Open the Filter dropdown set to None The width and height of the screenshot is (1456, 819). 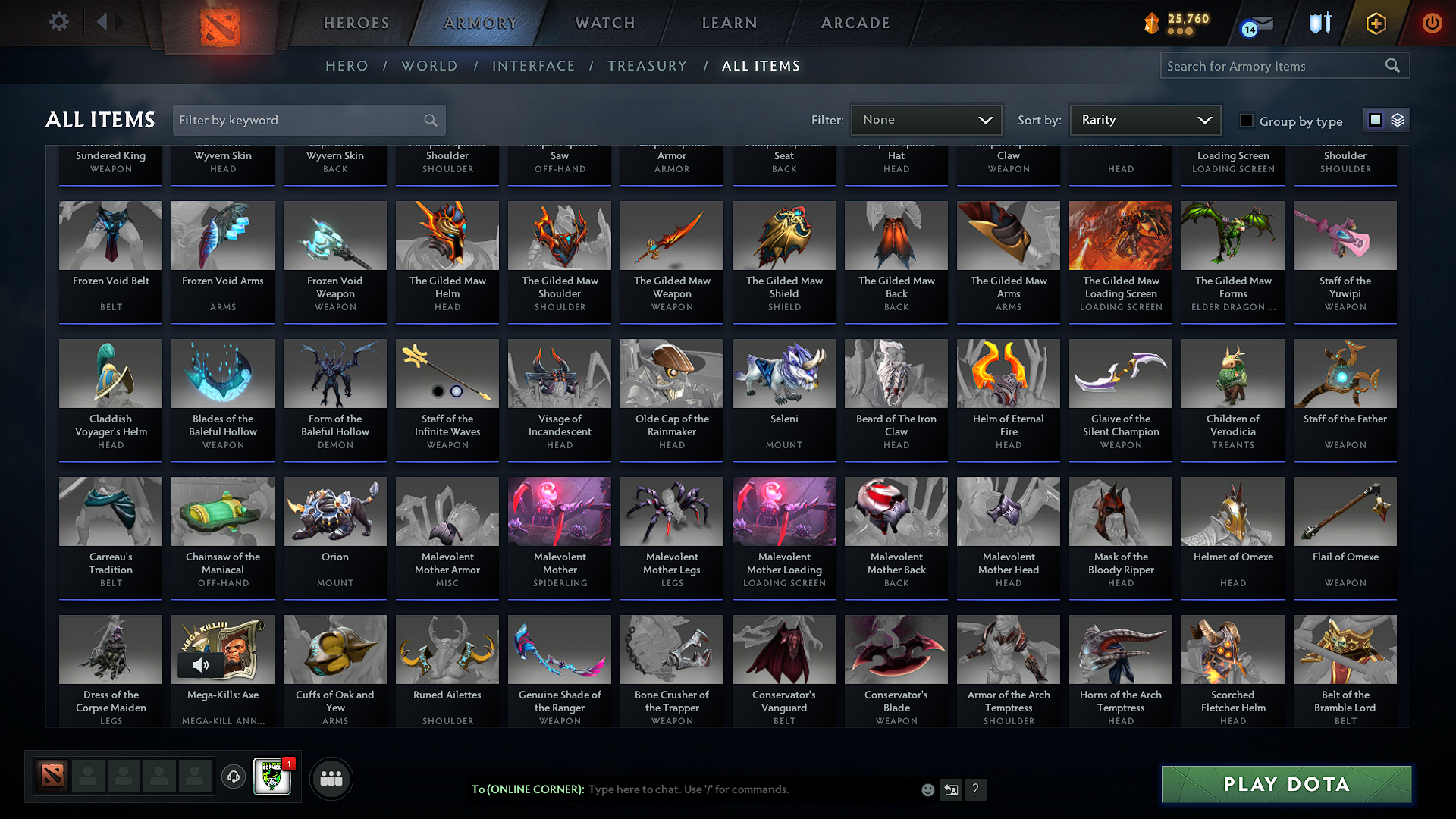click(926, 119)
